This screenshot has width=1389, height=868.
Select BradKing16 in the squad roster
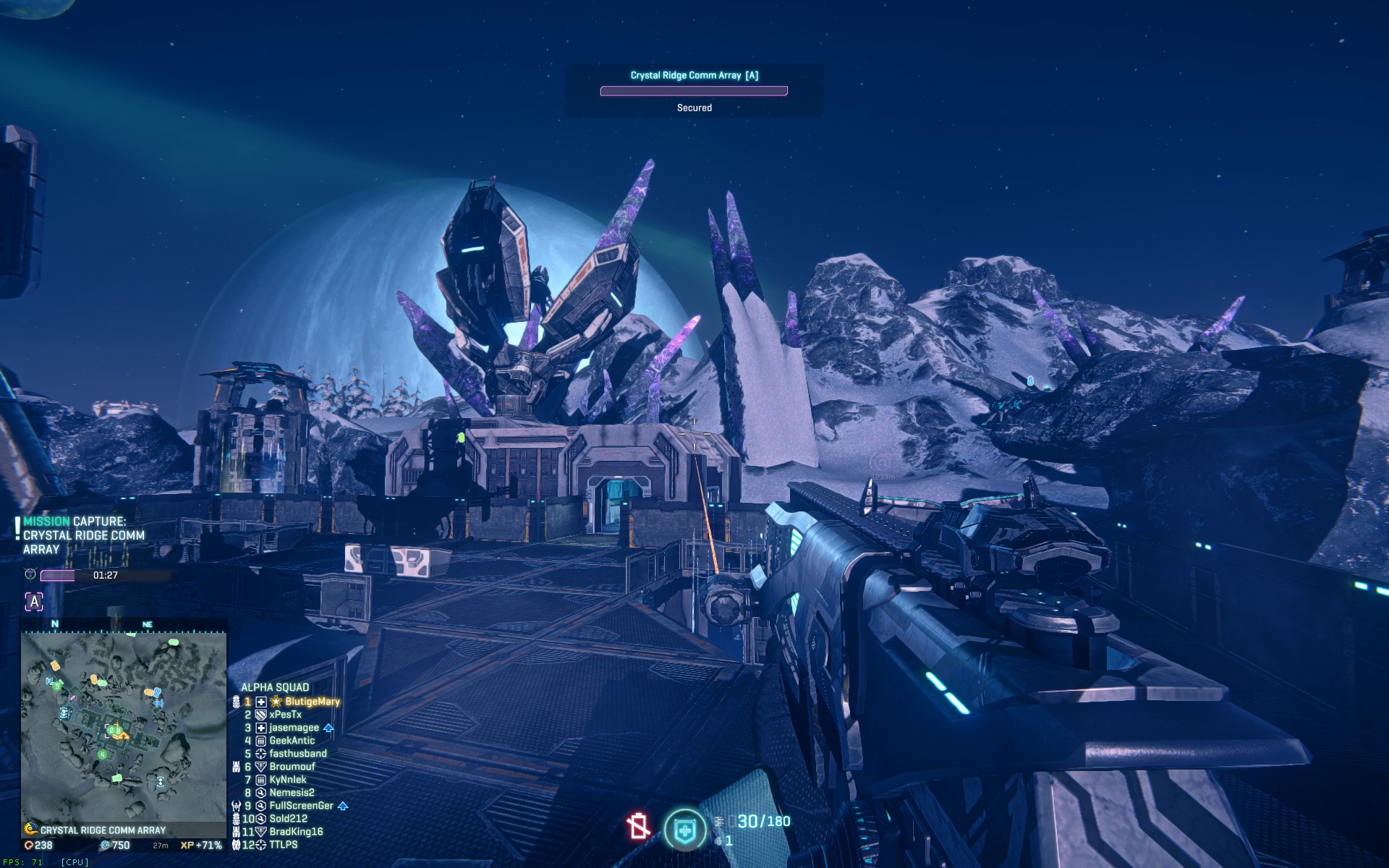click(296, 832)
